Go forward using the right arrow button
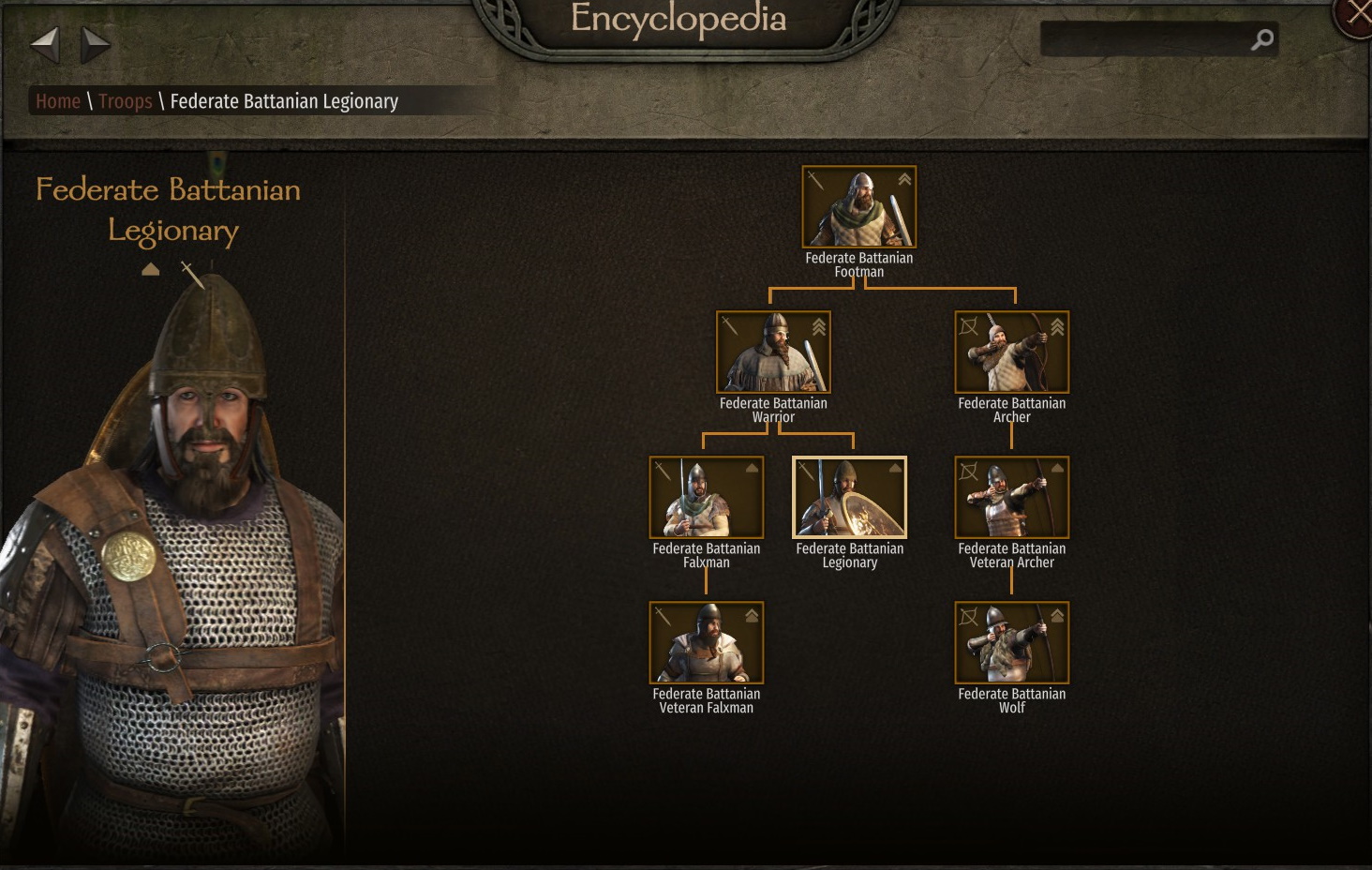Viewport: 1372px width, 870px height. (95, 43)
